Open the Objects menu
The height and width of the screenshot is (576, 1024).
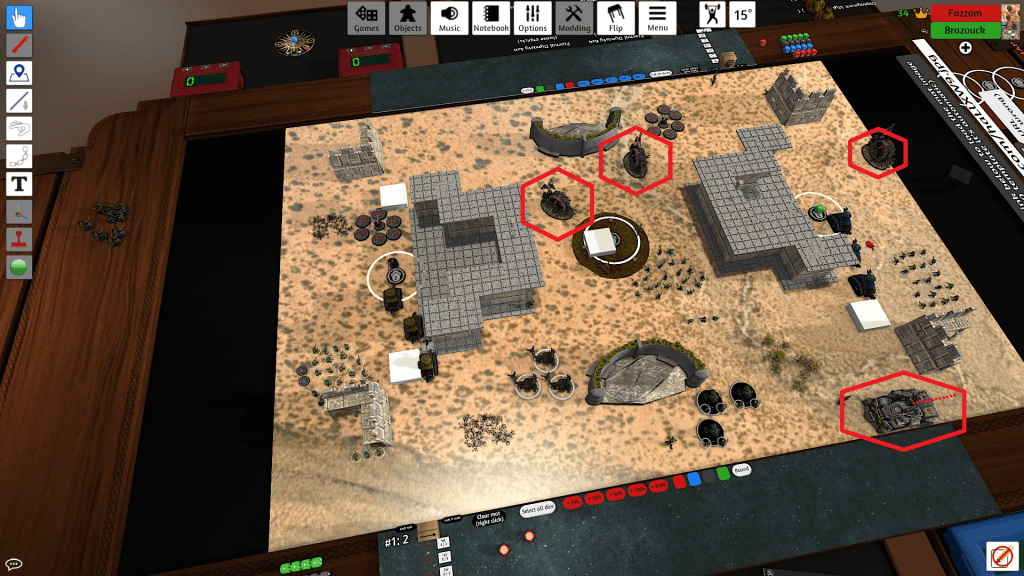click(x=408, y=17)
